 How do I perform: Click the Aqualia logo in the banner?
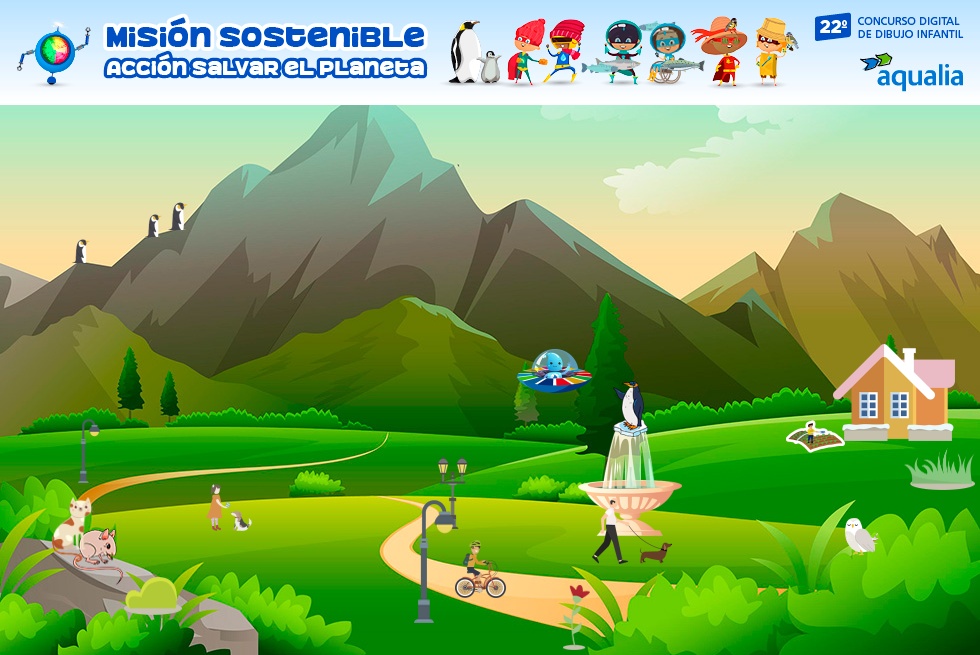[x=911, y=71]
